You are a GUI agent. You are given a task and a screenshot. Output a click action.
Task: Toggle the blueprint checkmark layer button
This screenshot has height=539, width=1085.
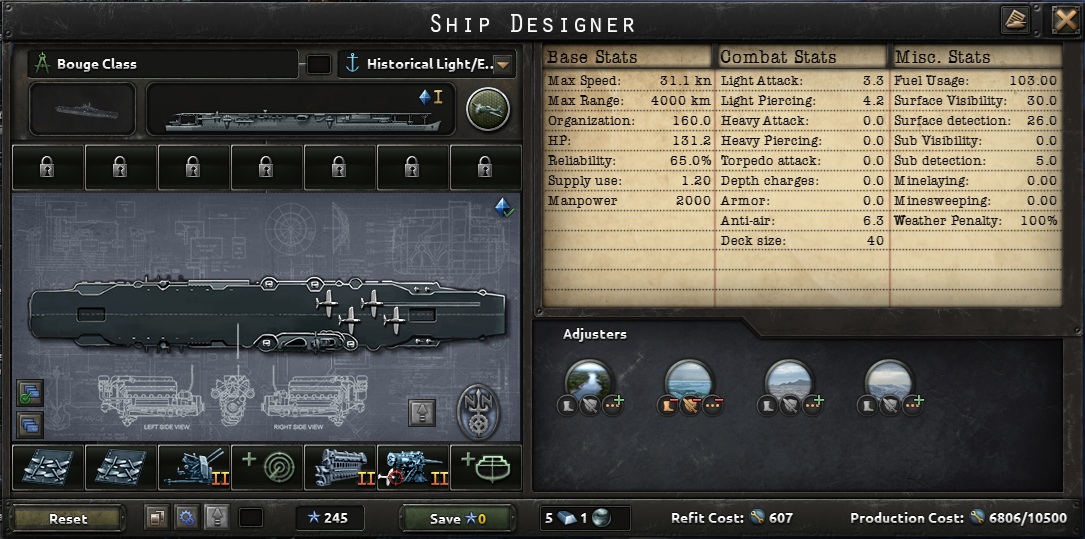[30, 393]
